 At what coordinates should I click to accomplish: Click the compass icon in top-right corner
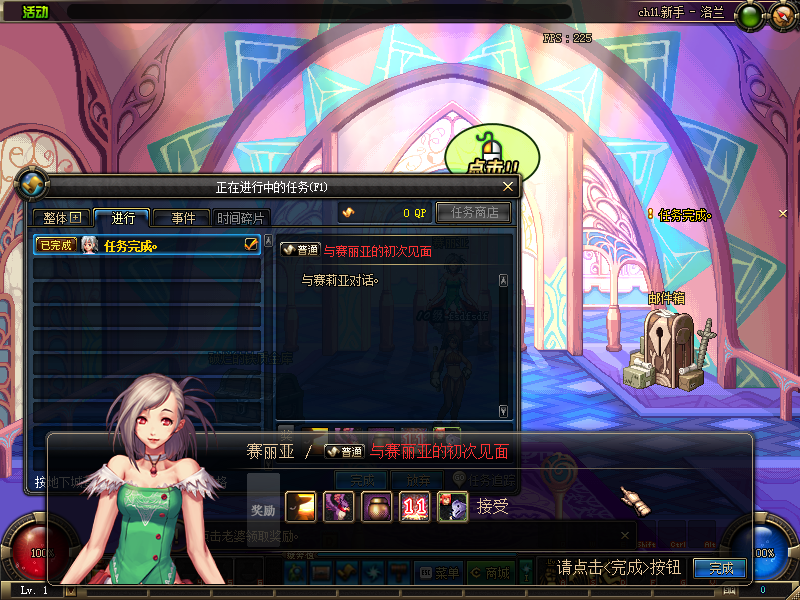[780, 15]
